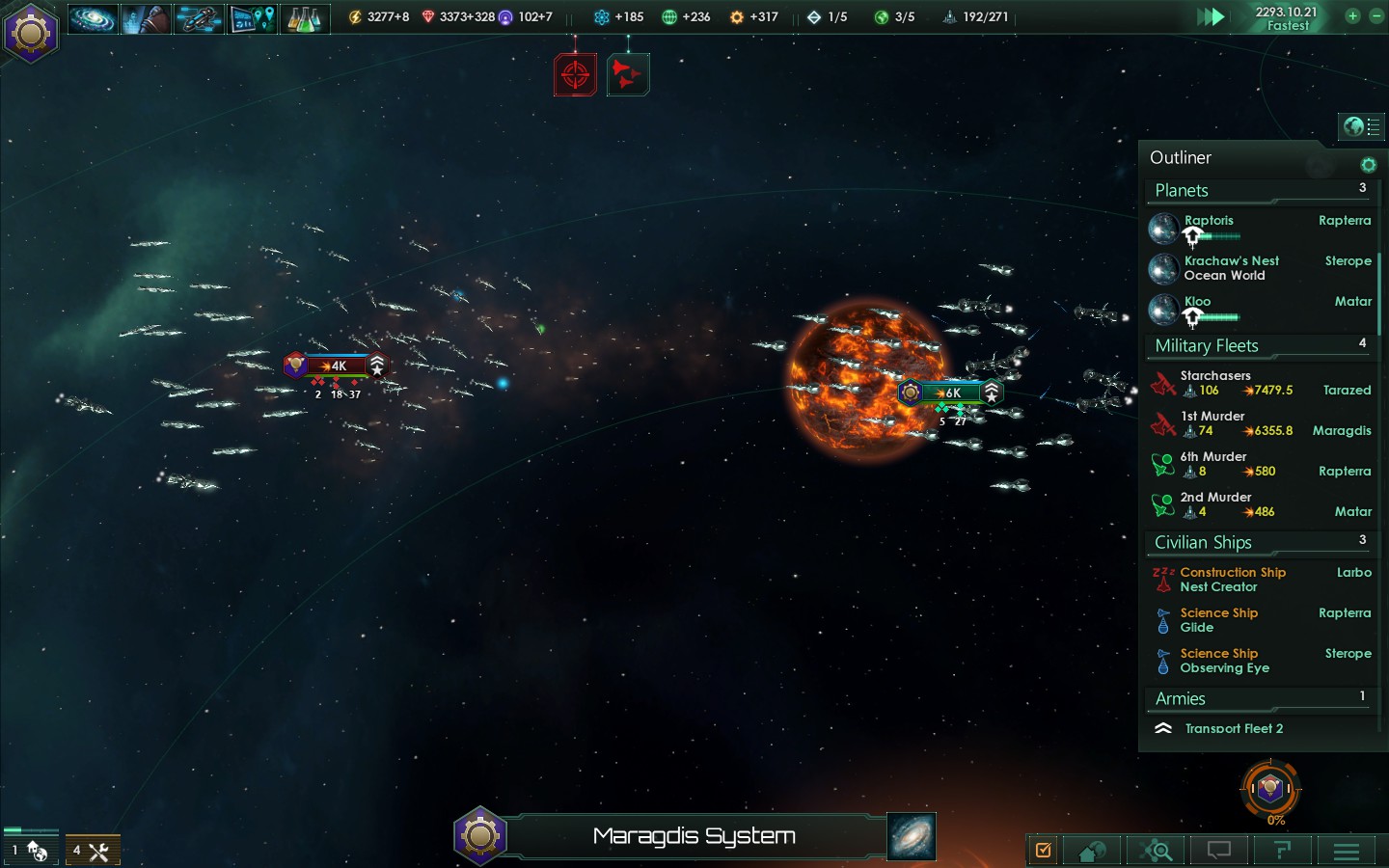Select Transport Fleet 2 army
Viewport: 1389px width, 868px height.
click(x=1234, y=729)
